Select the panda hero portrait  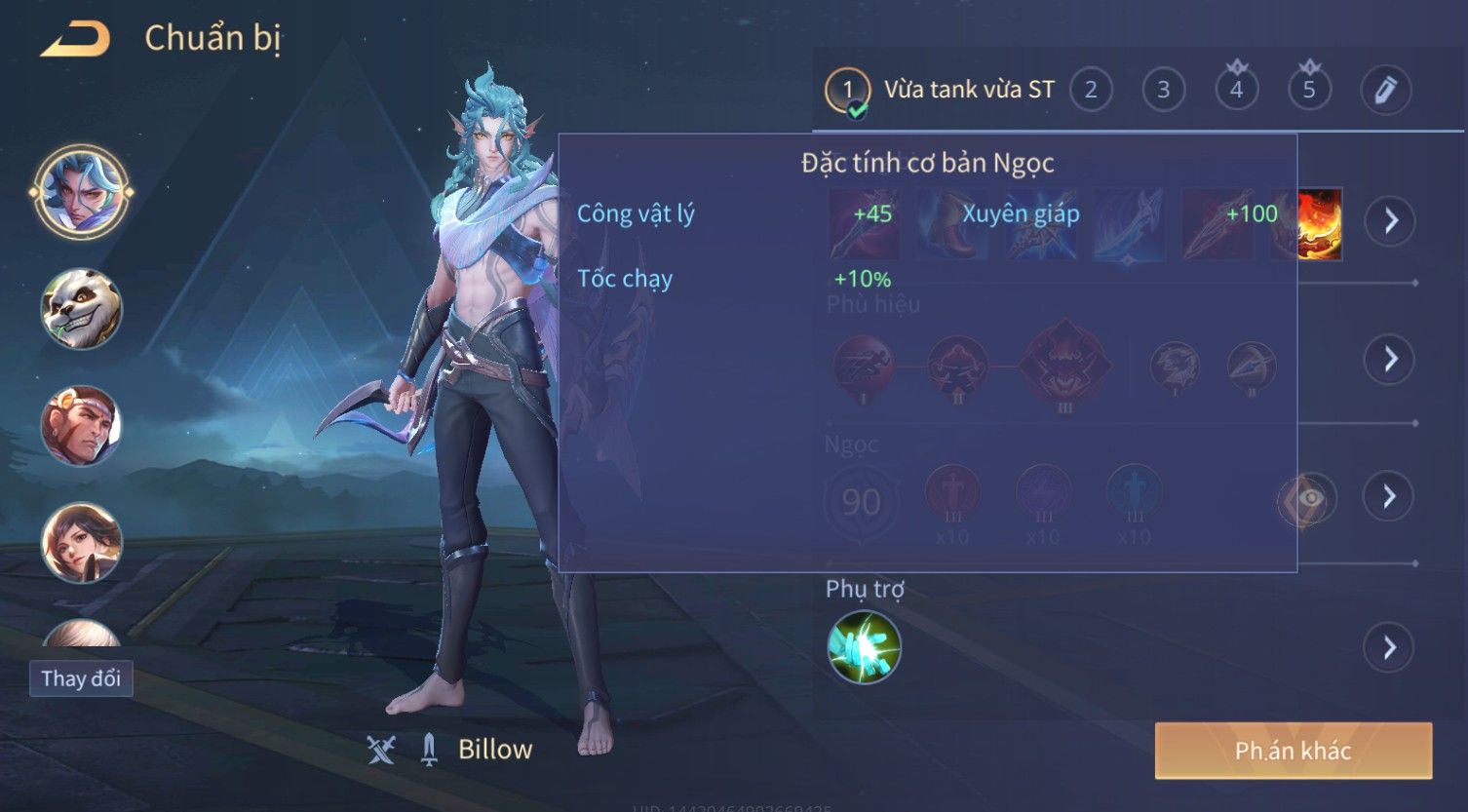click(81, 310)
